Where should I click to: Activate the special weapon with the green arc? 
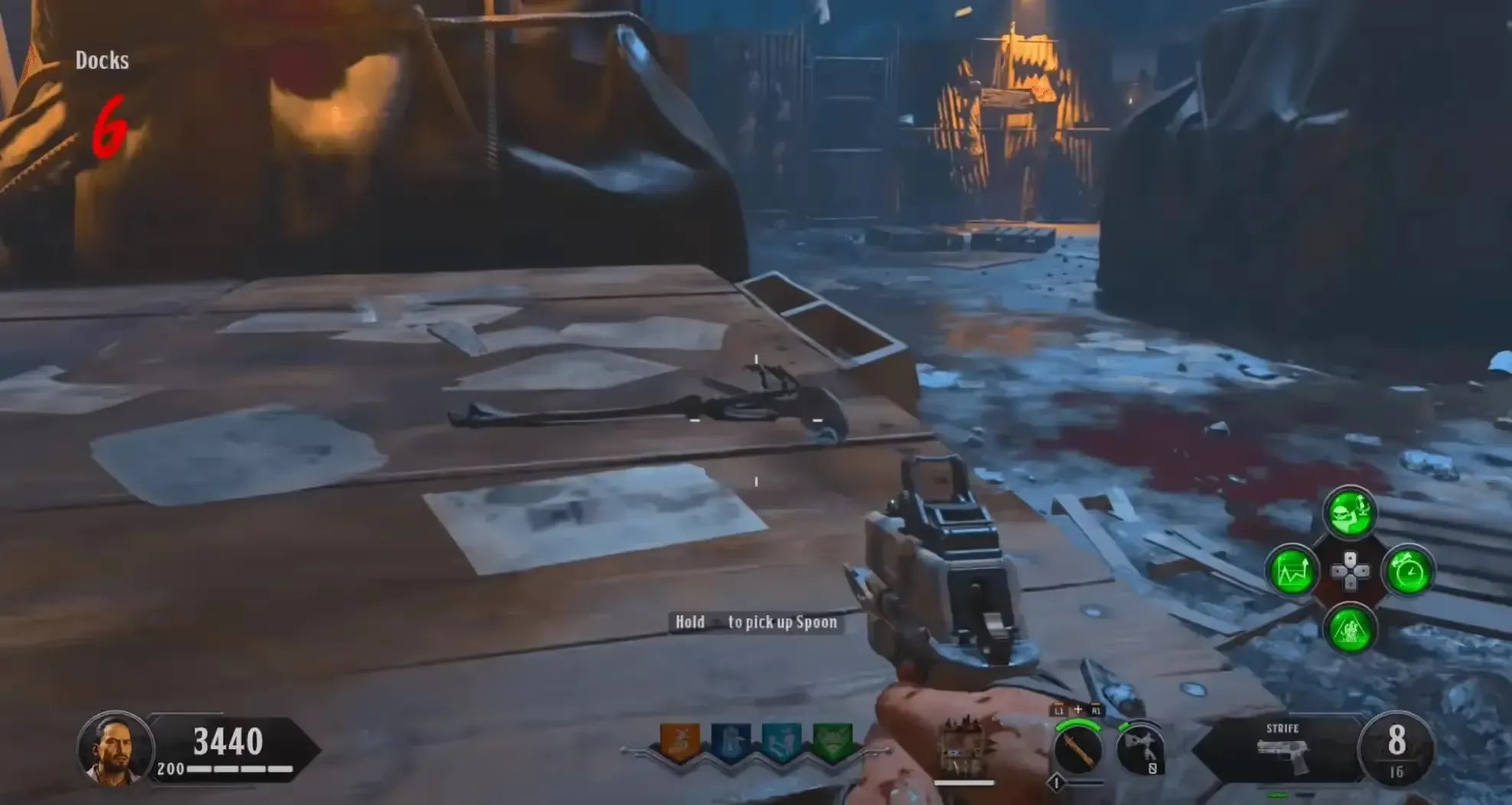tap(1077, 748)
